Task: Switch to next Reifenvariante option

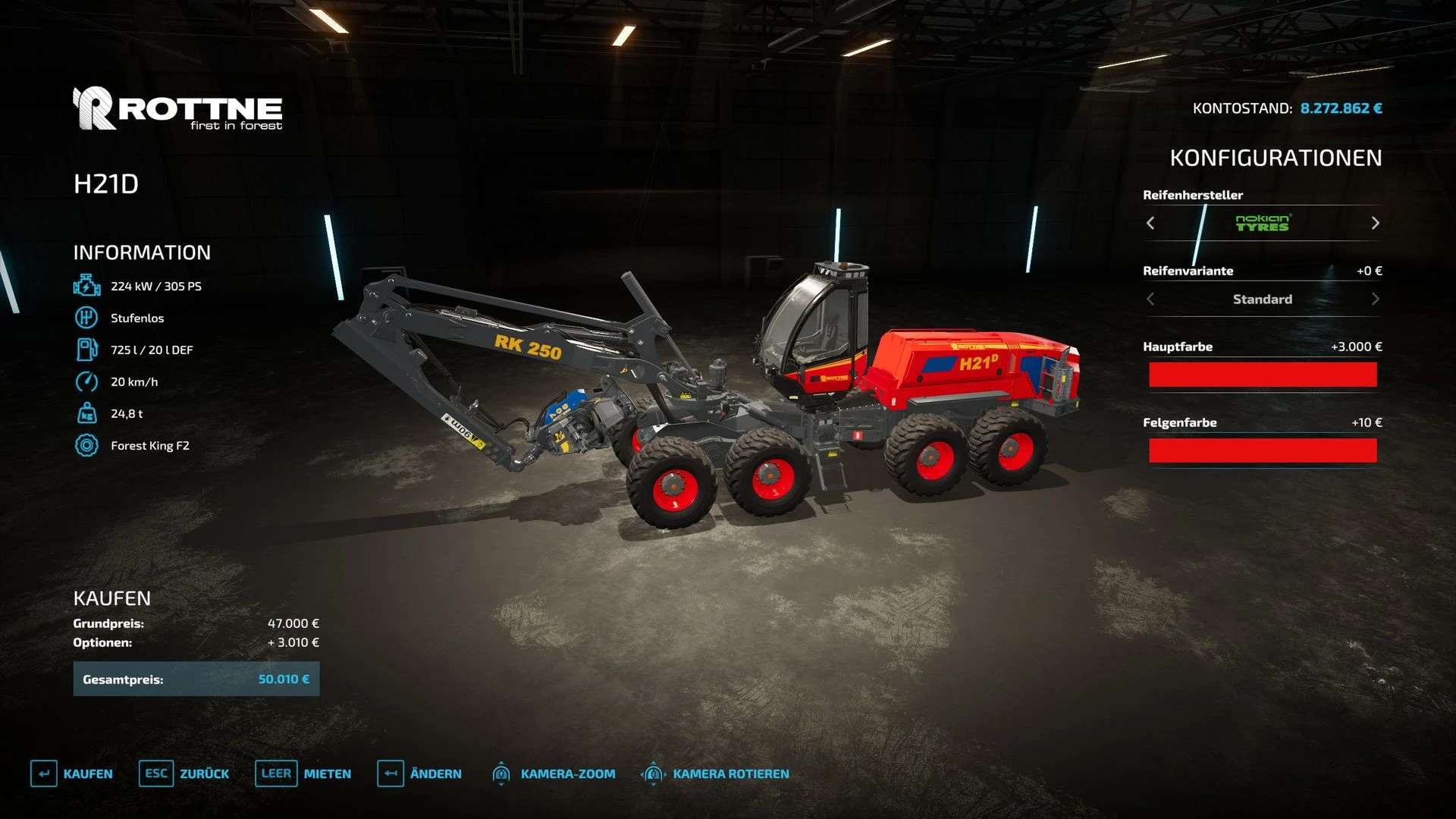Action: point(1375,299)
